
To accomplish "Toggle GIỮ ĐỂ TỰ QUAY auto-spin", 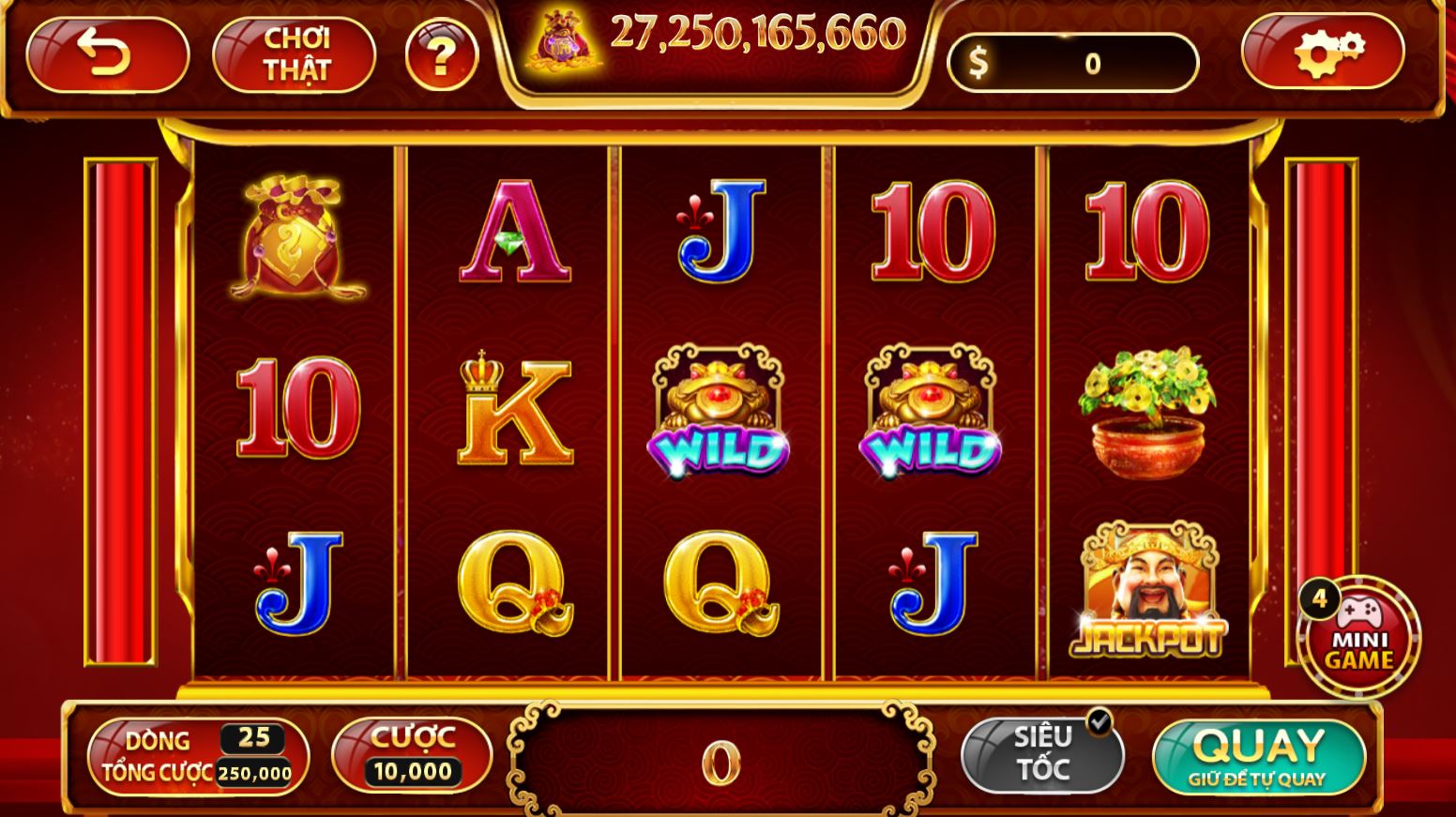I will tap(1258, 779).
